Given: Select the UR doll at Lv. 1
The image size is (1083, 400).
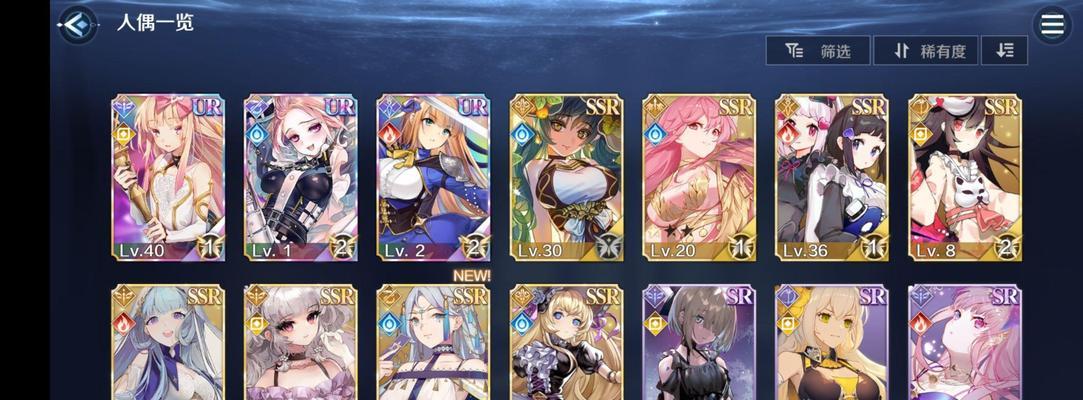Looking at the screenshot, I should [x=301, y=177].
